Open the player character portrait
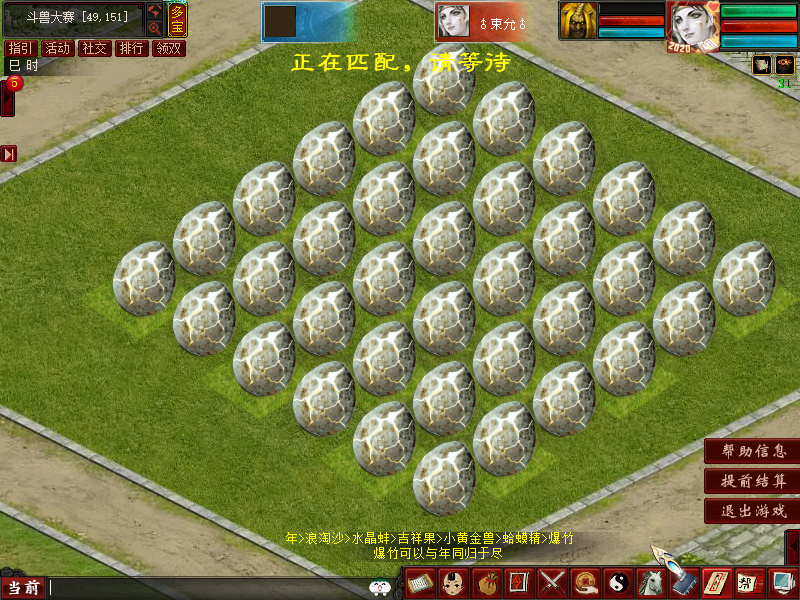Image resolution: width=800 pixels, height=600 pixels. point(692,26)
